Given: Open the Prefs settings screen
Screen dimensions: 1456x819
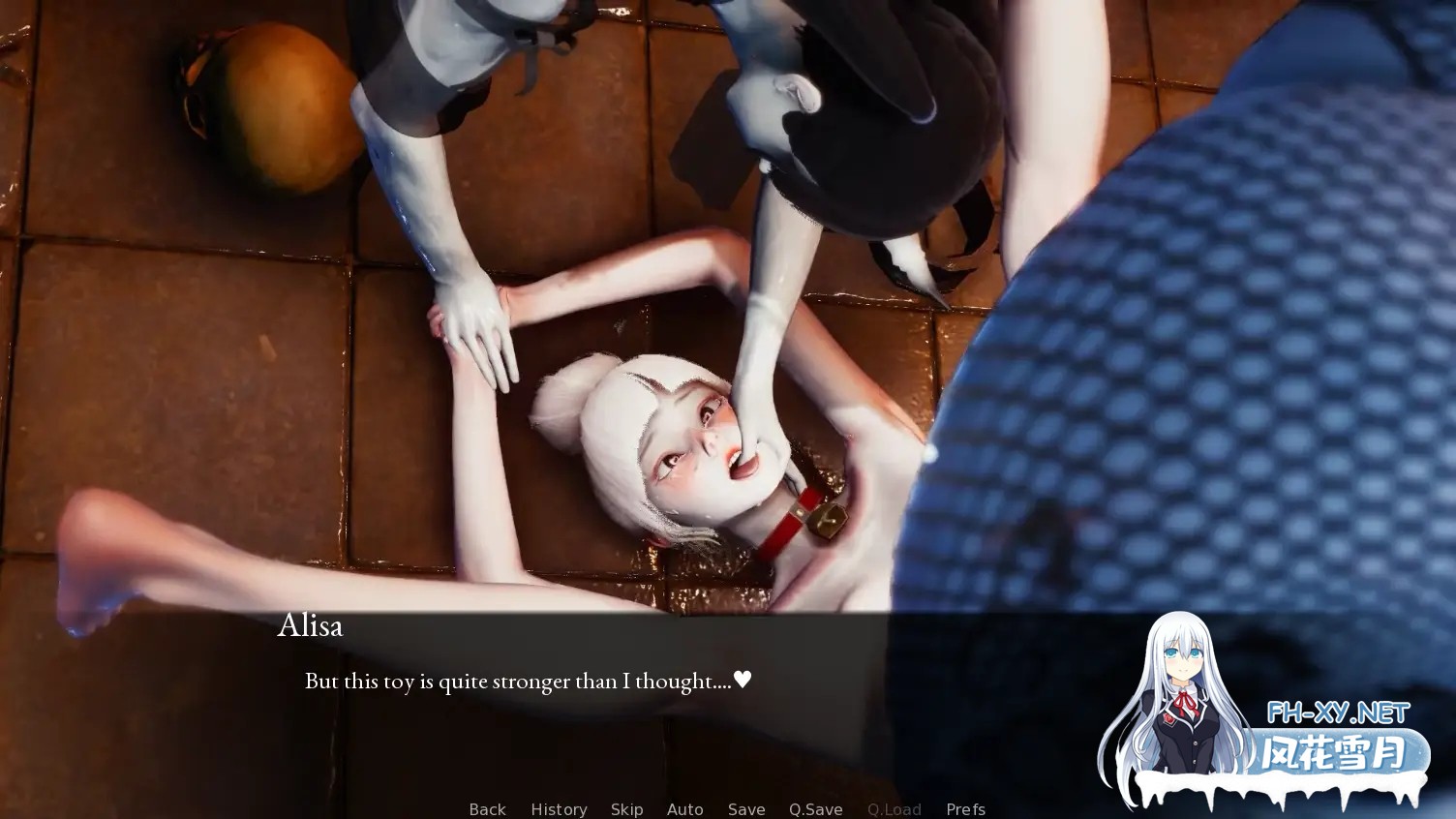Looking at the screenshot, I should tap(965, 808).
